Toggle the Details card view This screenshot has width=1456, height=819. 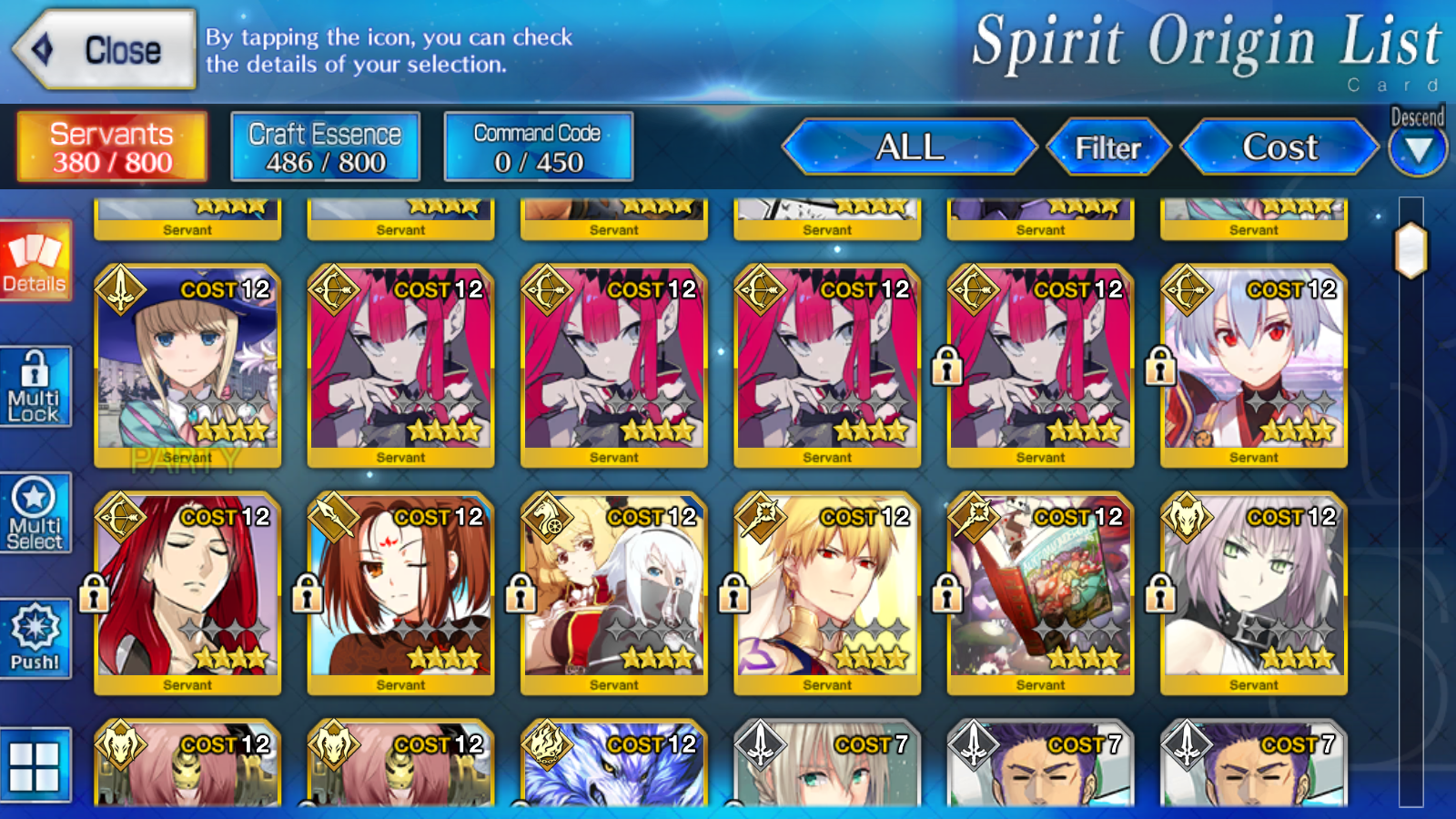pos(35,260)
